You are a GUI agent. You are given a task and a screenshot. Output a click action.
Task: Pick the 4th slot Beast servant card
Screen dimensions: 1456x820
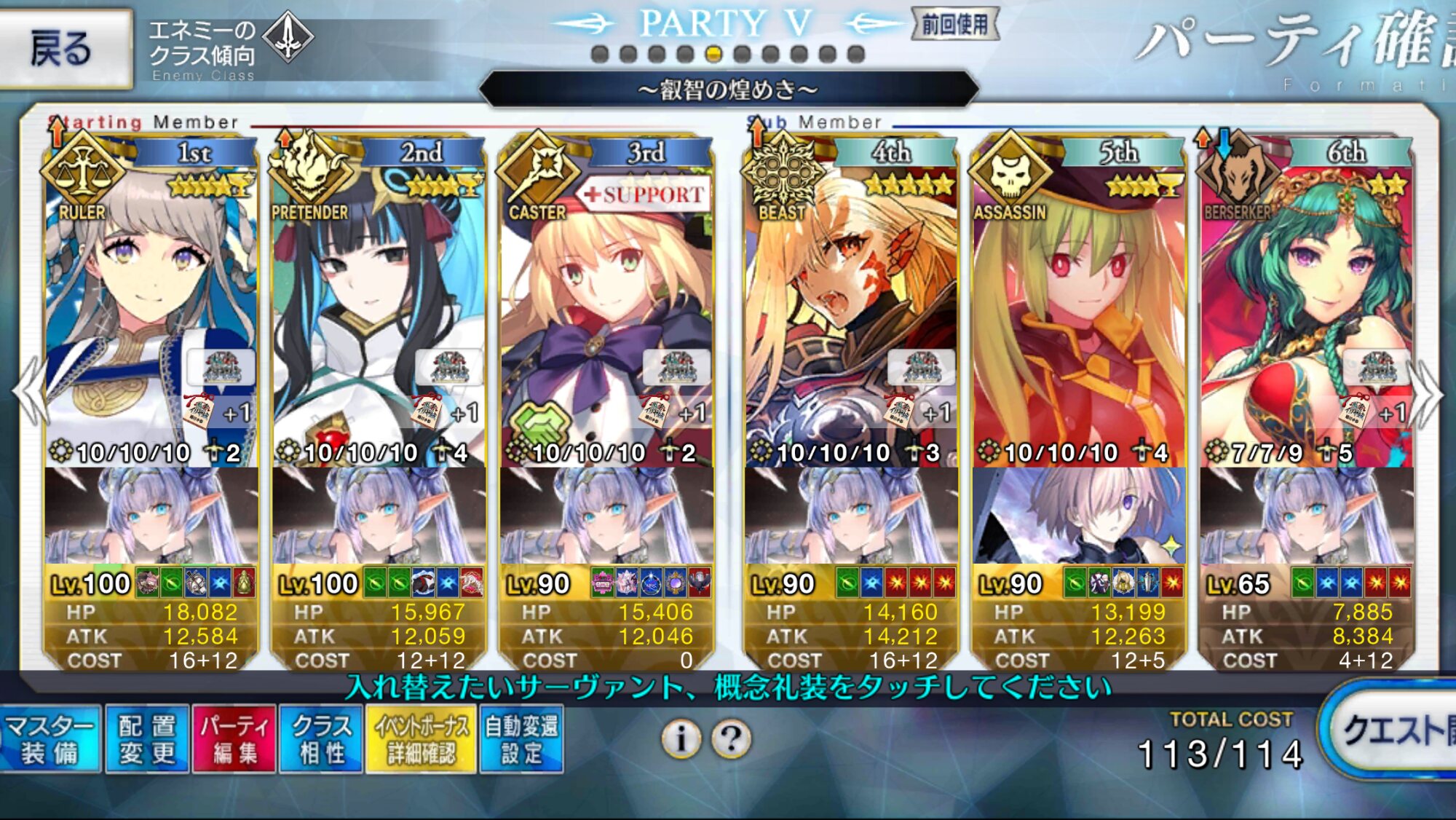(x=850, y=306)
